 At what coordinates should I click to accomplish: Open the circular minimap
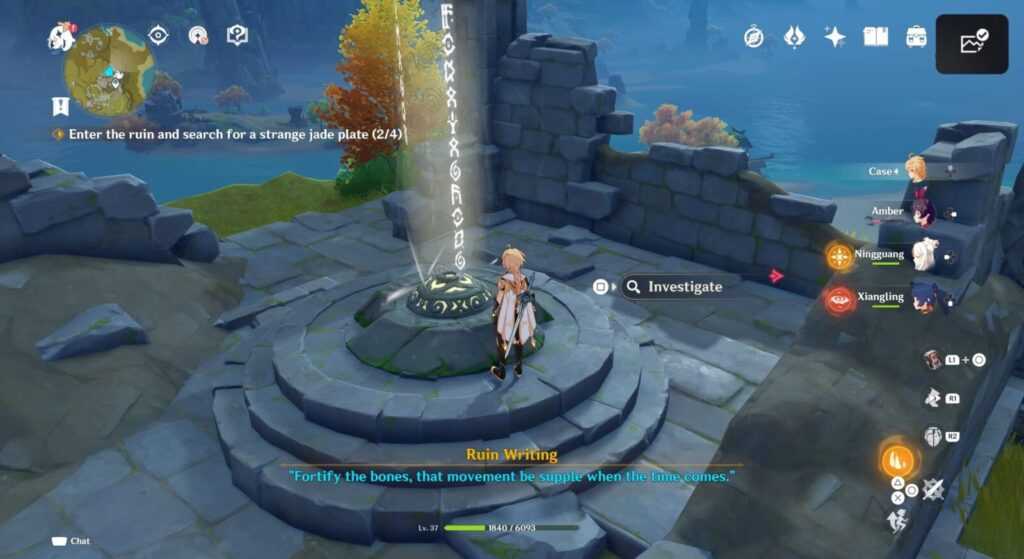tap(109, 70)
